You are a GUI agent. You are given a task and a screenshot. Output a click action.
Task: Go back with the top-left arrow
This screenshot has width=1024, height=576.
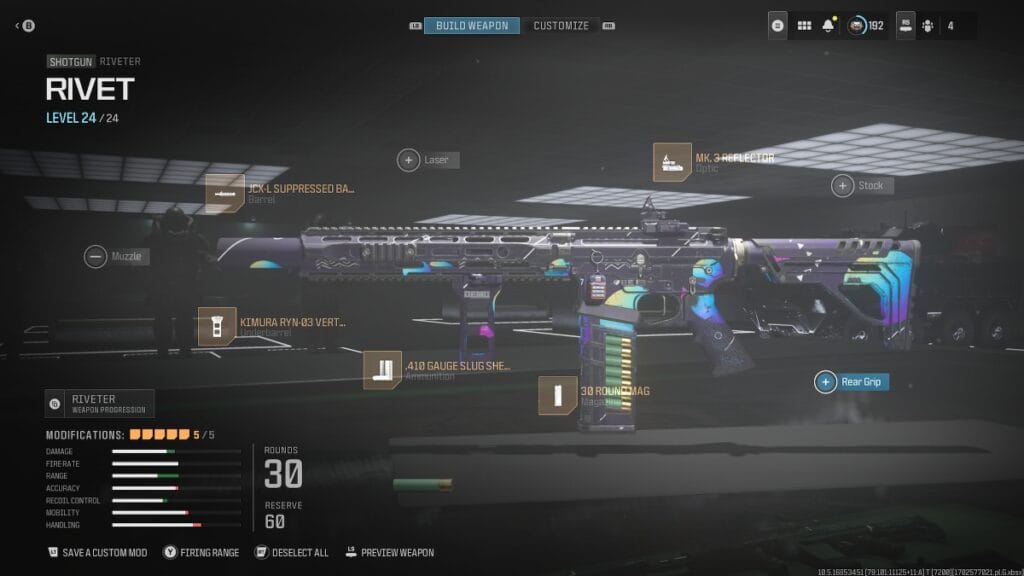(20, 25)
